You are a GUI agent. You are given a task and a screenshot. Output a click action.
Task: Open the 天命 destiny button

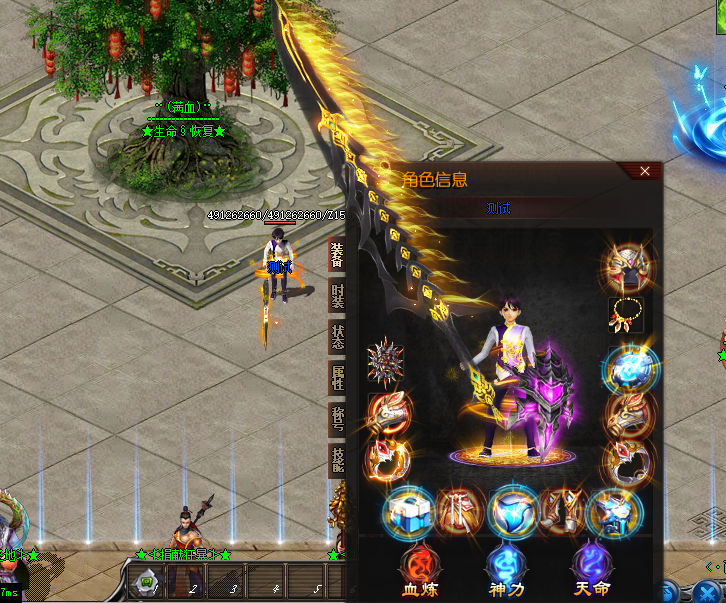590,570
